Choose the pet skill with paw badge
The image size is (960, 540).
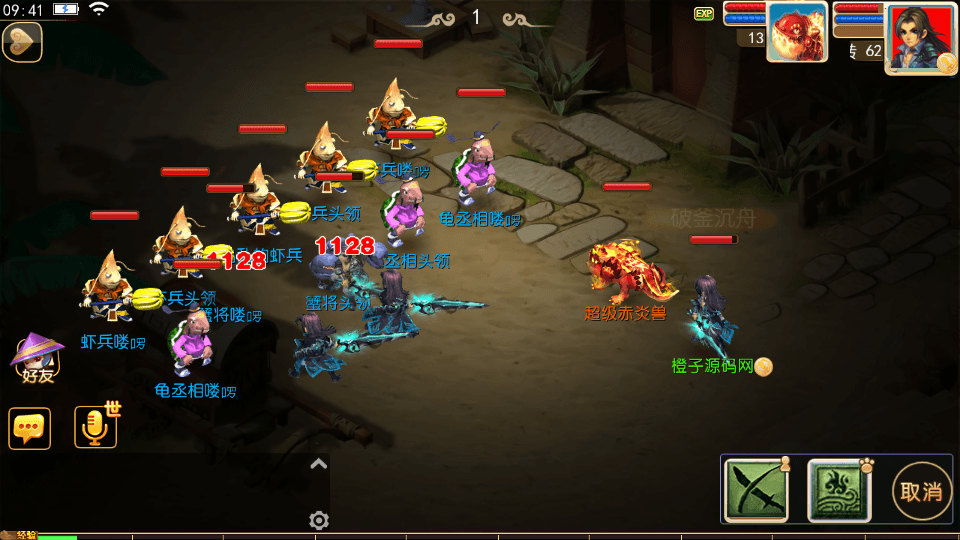839,490
